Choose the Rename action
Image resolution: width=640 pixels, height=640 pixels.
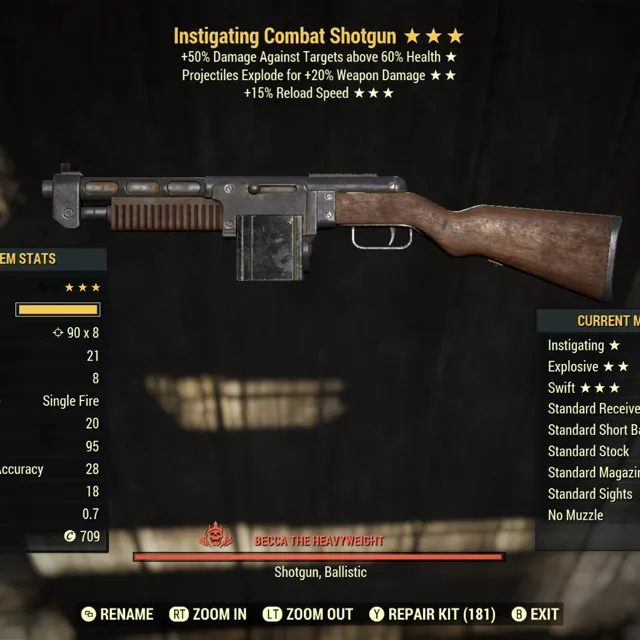point(117,614)
